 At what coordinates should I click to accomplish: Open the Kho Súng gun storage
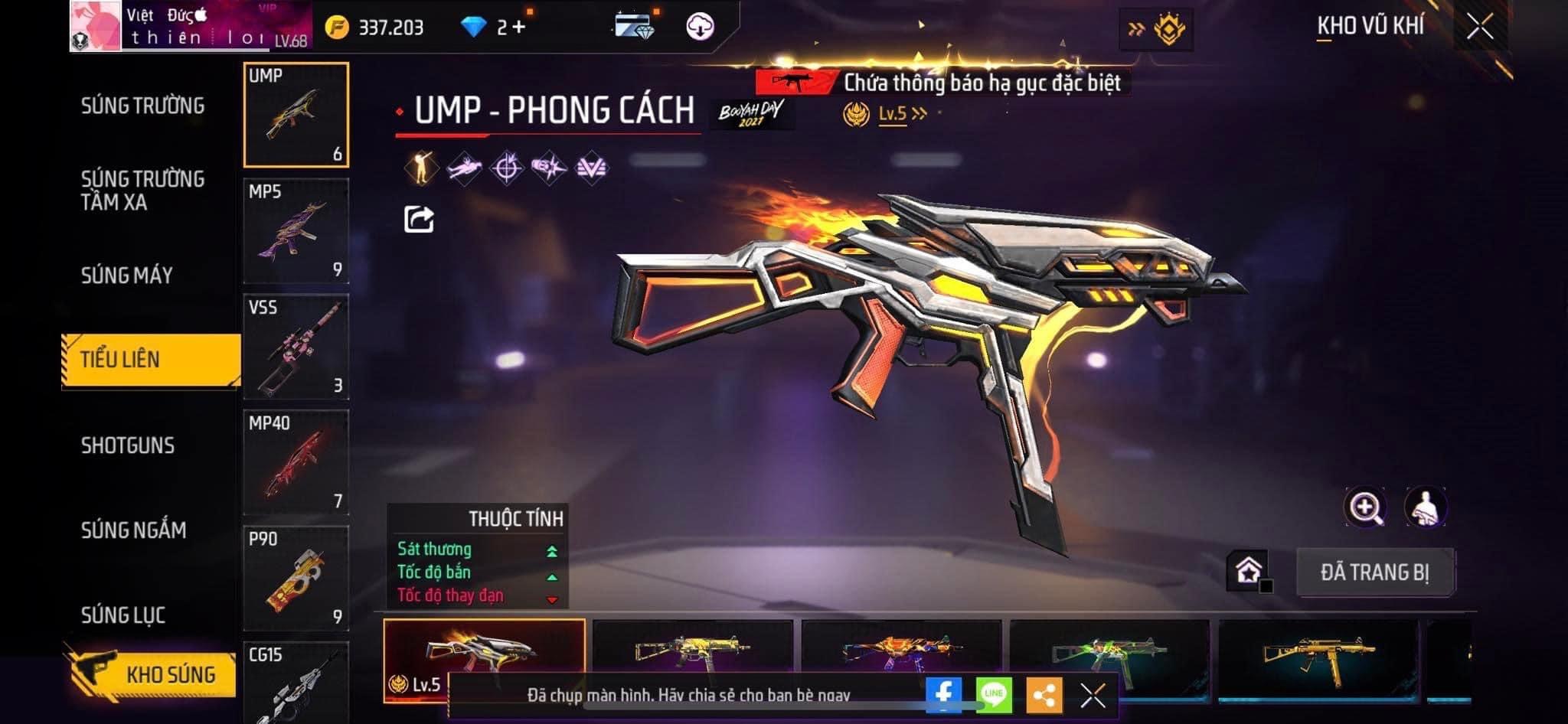152,674
